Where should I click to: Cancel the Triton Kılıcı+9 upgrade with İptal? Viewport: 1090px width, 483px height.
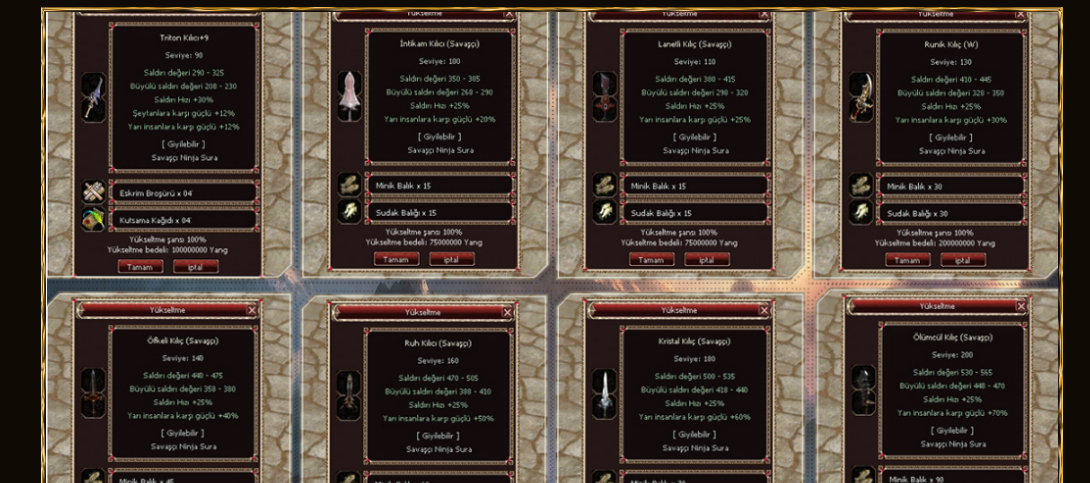(x=196, y=267)
